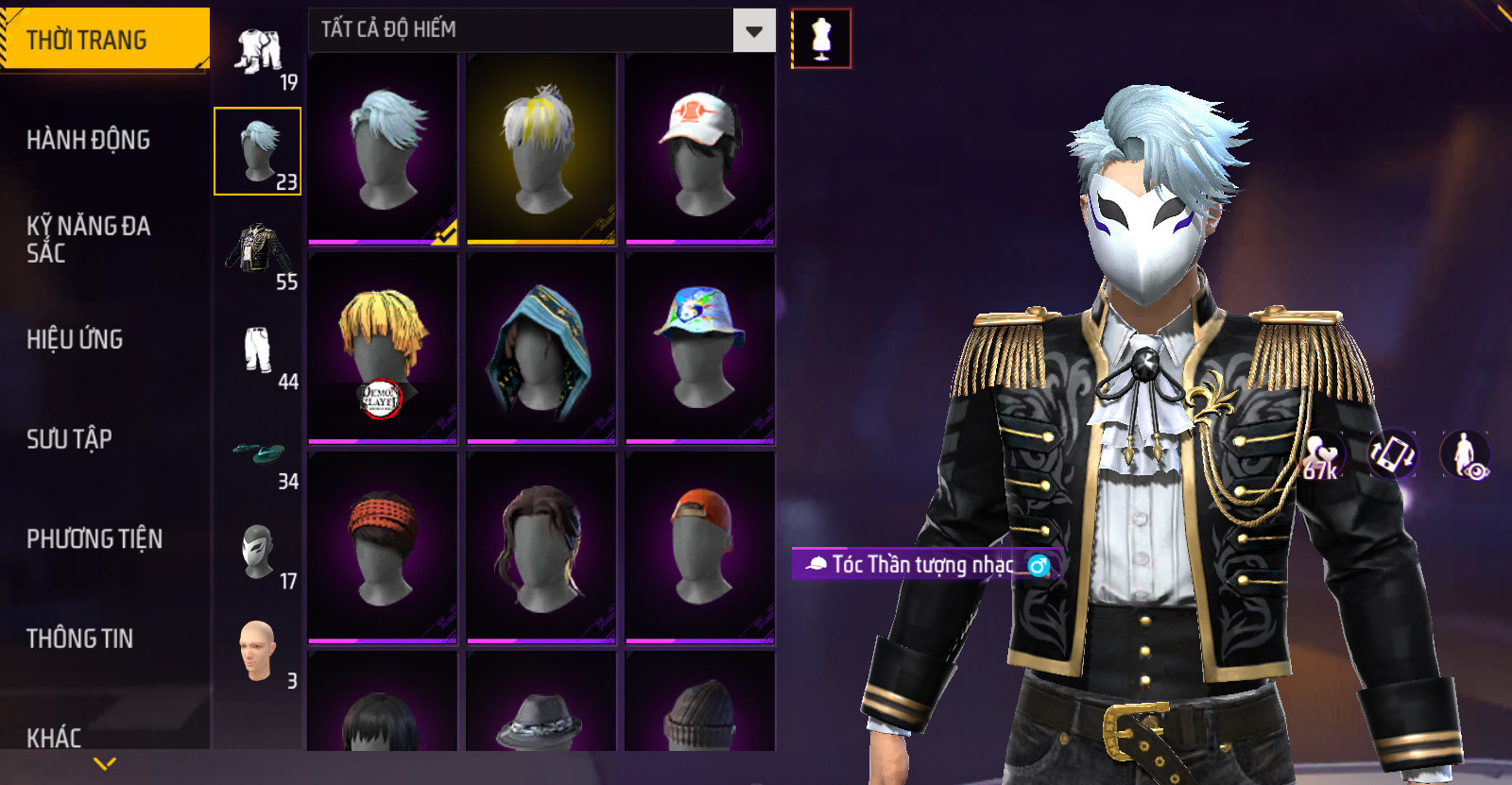The image size is (1512, 785).
Task: Choose the colorful bucket hat
Action: click(x=699, y=348)
